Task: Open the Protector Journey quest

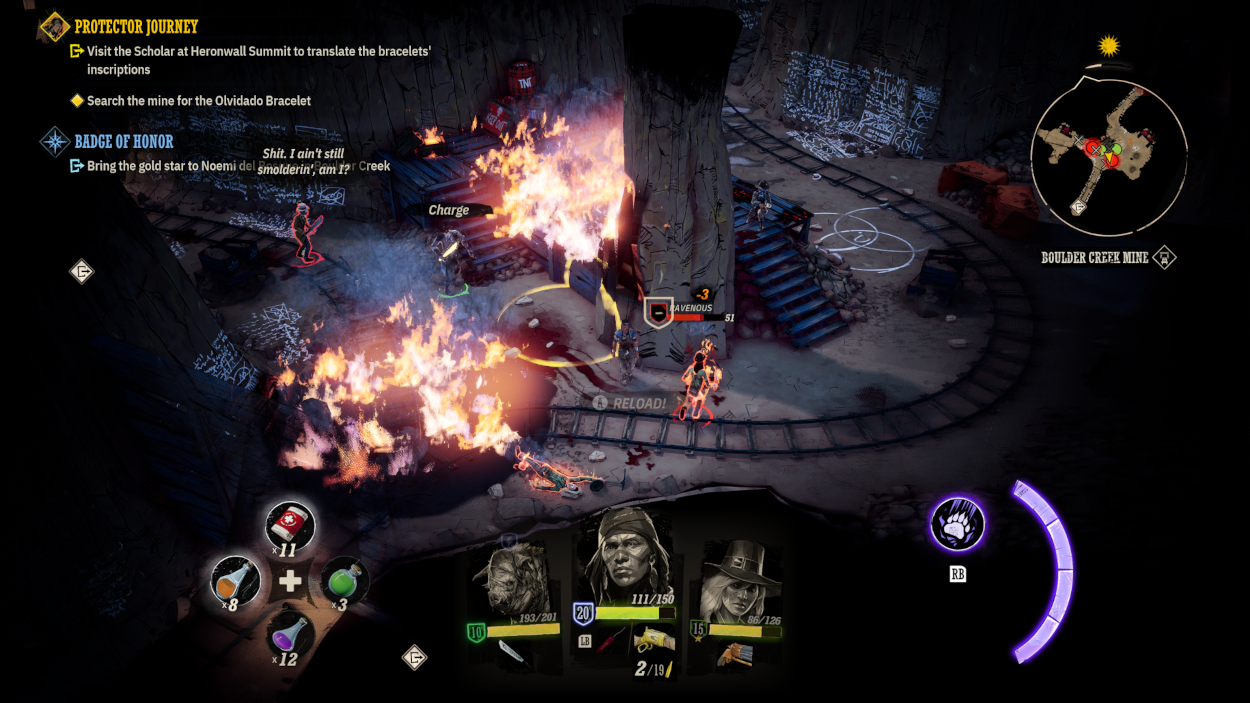Action: coord(136,27)
